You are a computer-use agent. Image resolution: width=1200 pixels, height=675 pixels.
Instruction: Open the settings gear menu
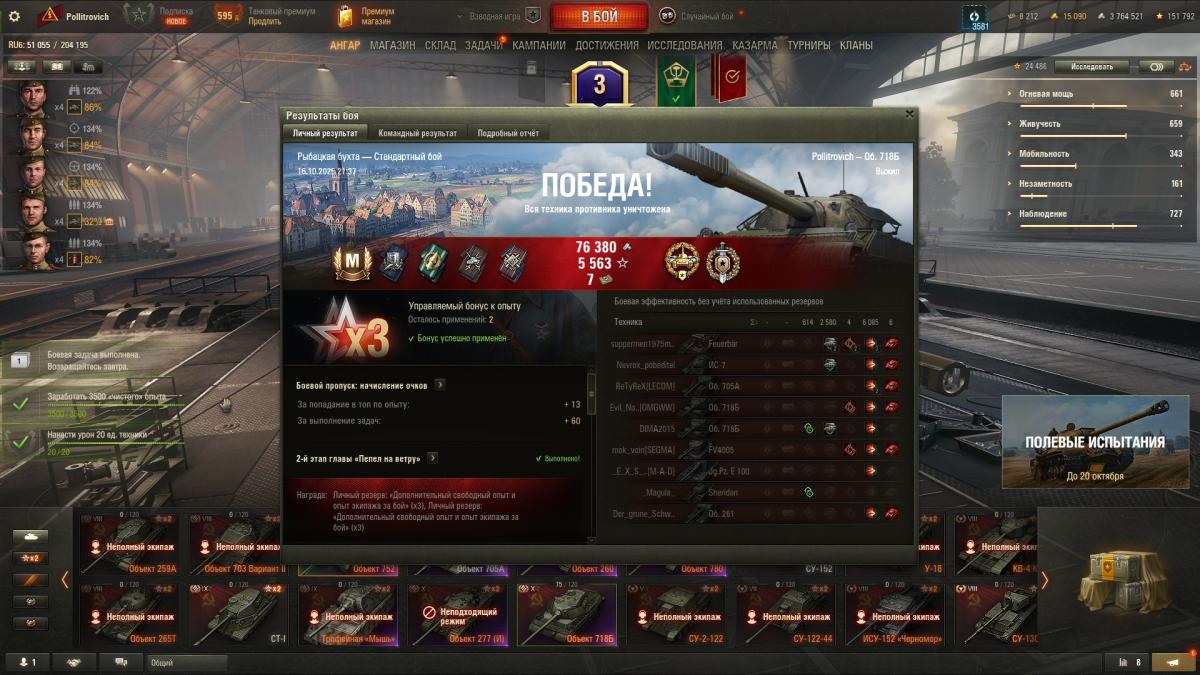tap(14, 16)
